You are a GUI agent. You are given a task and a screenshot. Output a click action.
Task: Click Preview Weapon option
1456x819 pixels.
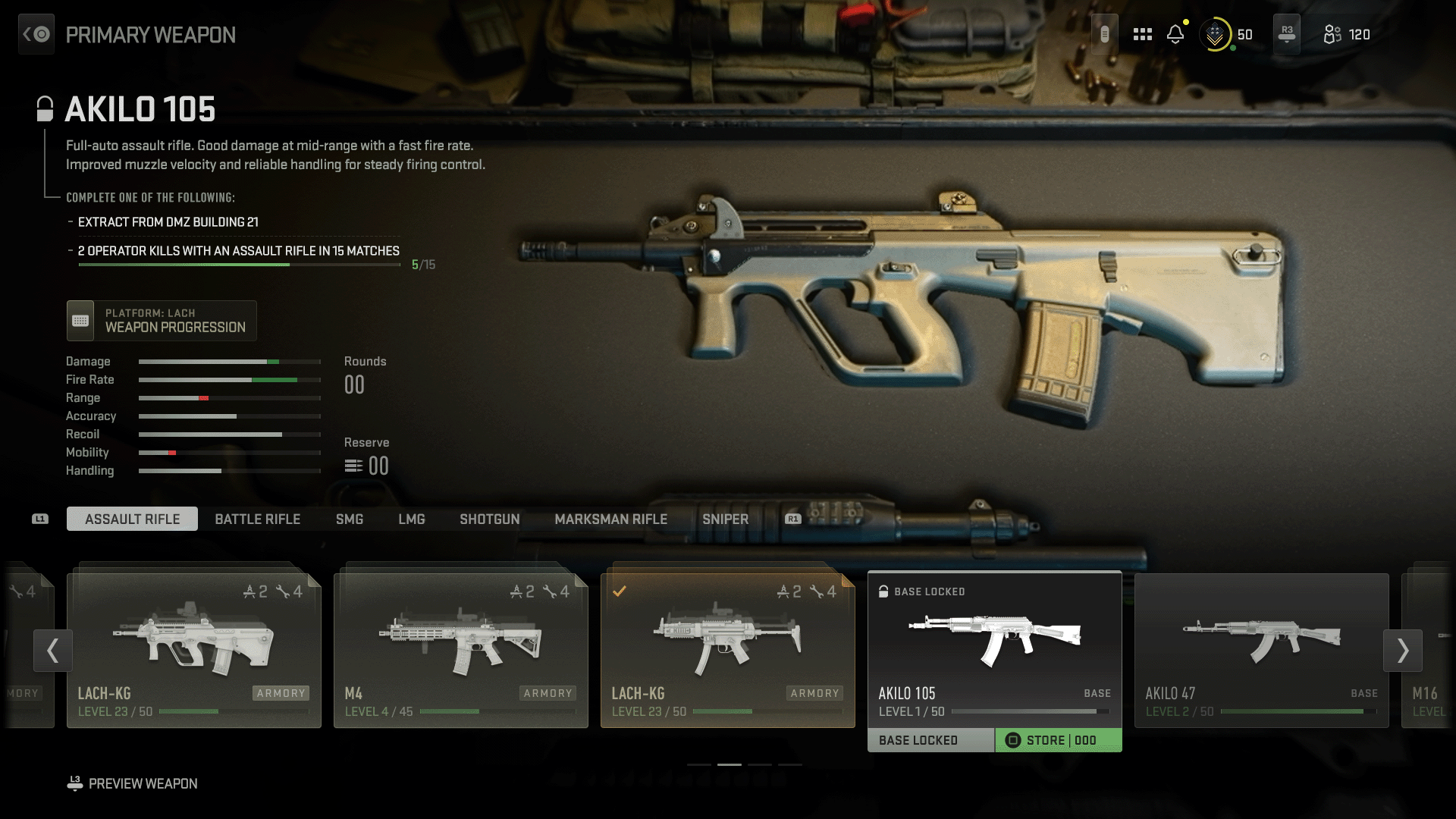[142, 783]
